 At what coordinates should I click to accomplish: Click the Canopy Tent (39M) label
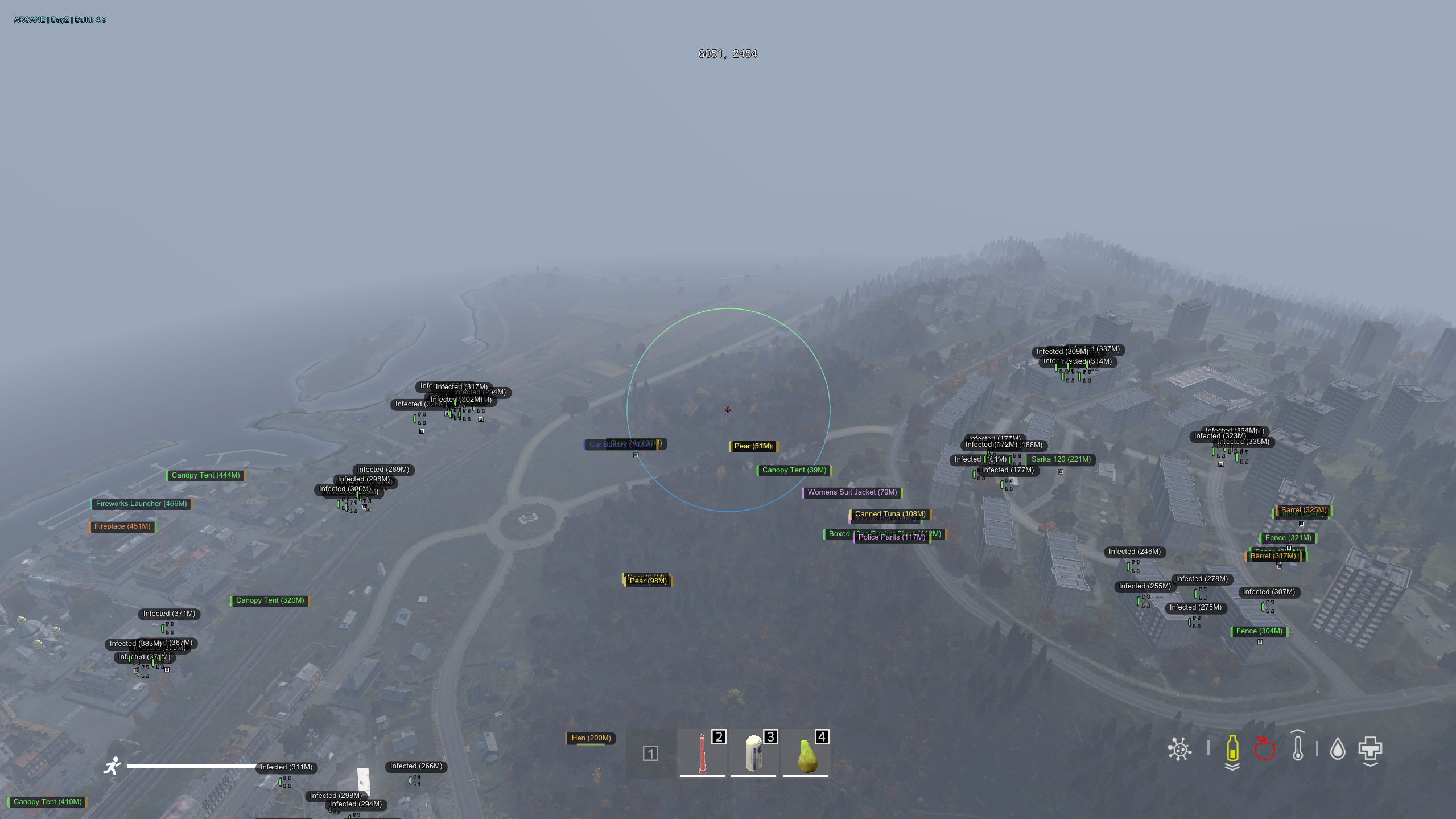[794, 470]
